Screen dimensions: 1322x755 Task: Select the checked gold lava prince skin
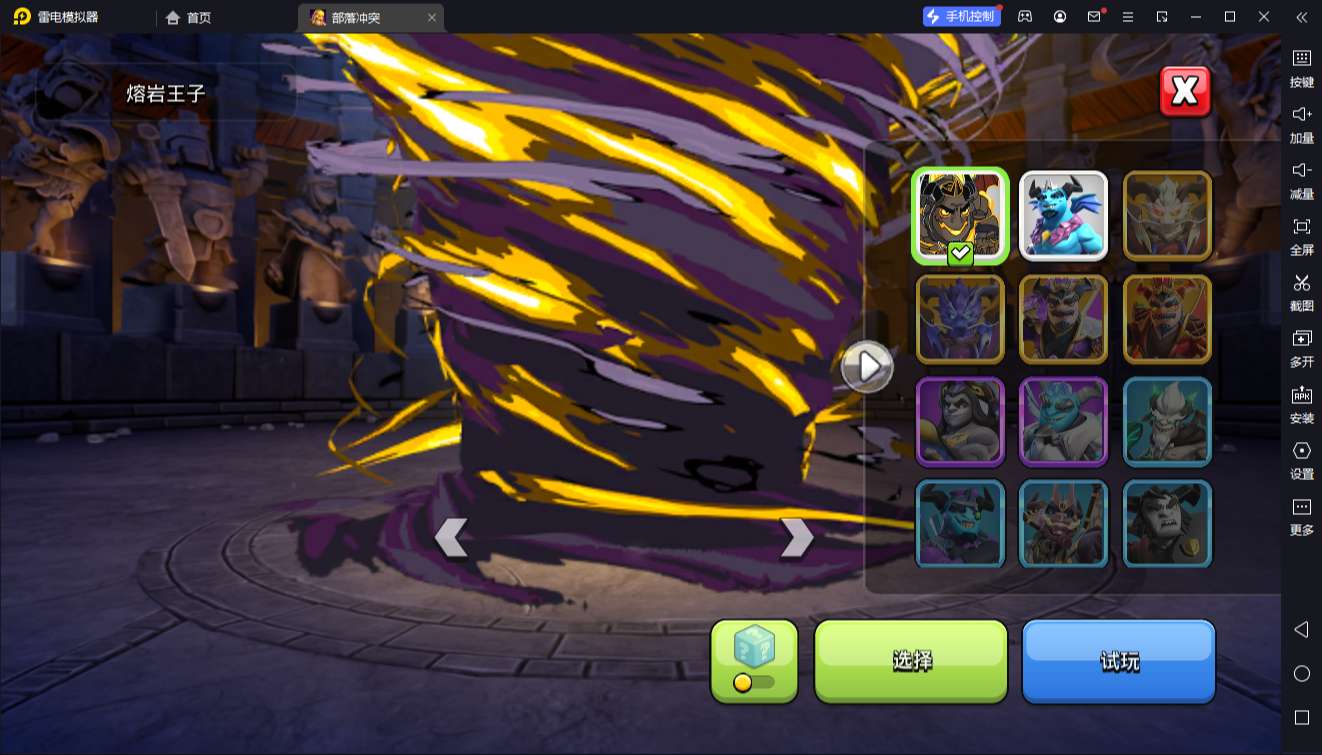click(x=959, y=216)
